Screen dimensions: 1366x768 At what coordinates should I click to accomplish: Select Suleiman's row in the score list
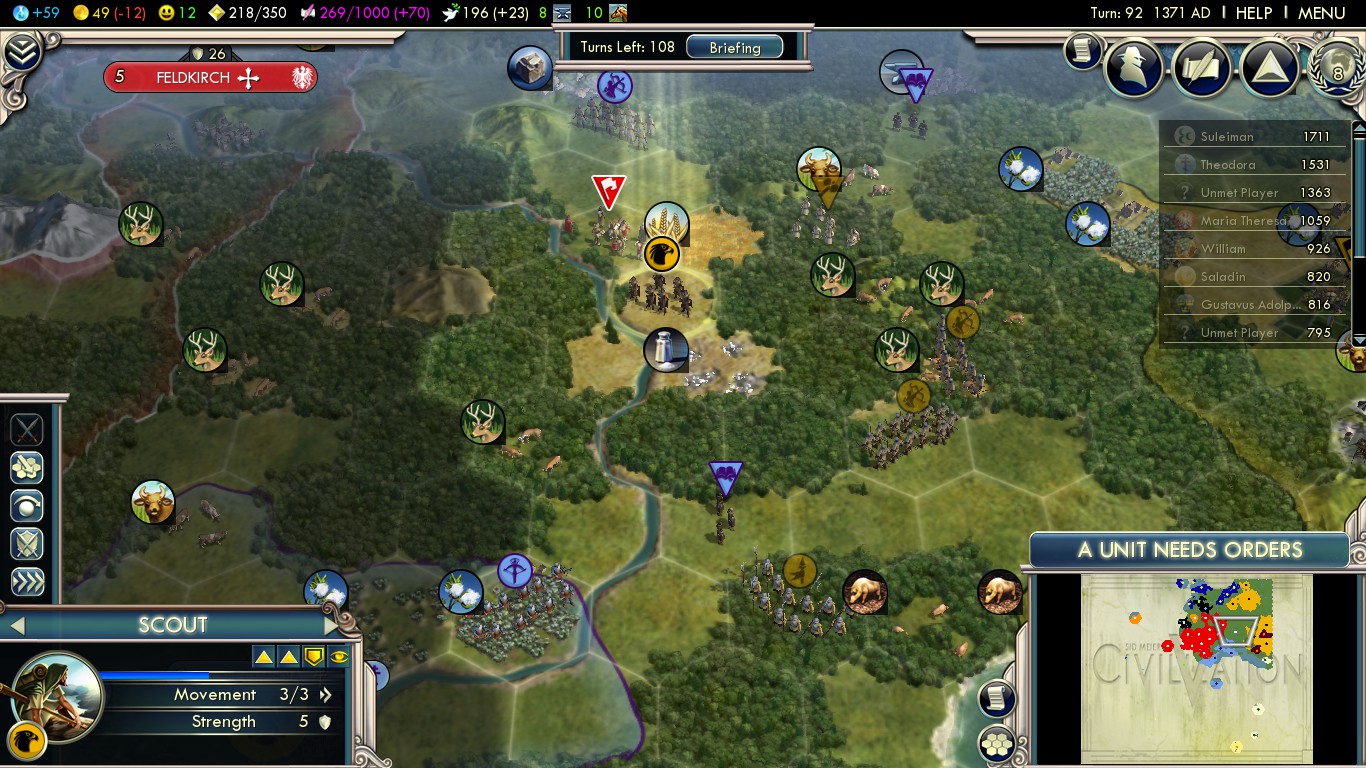(1256, 136)
